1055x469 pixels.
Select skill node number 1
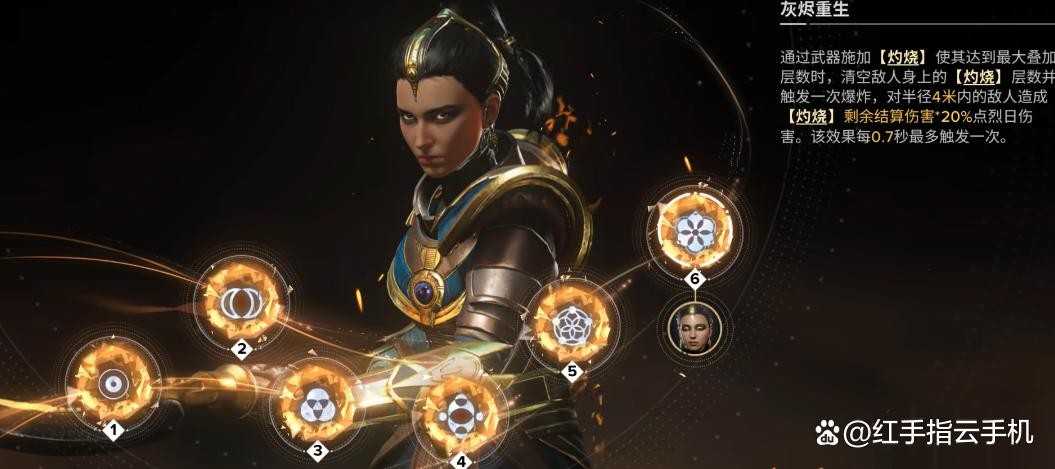[x=113, y=383]
